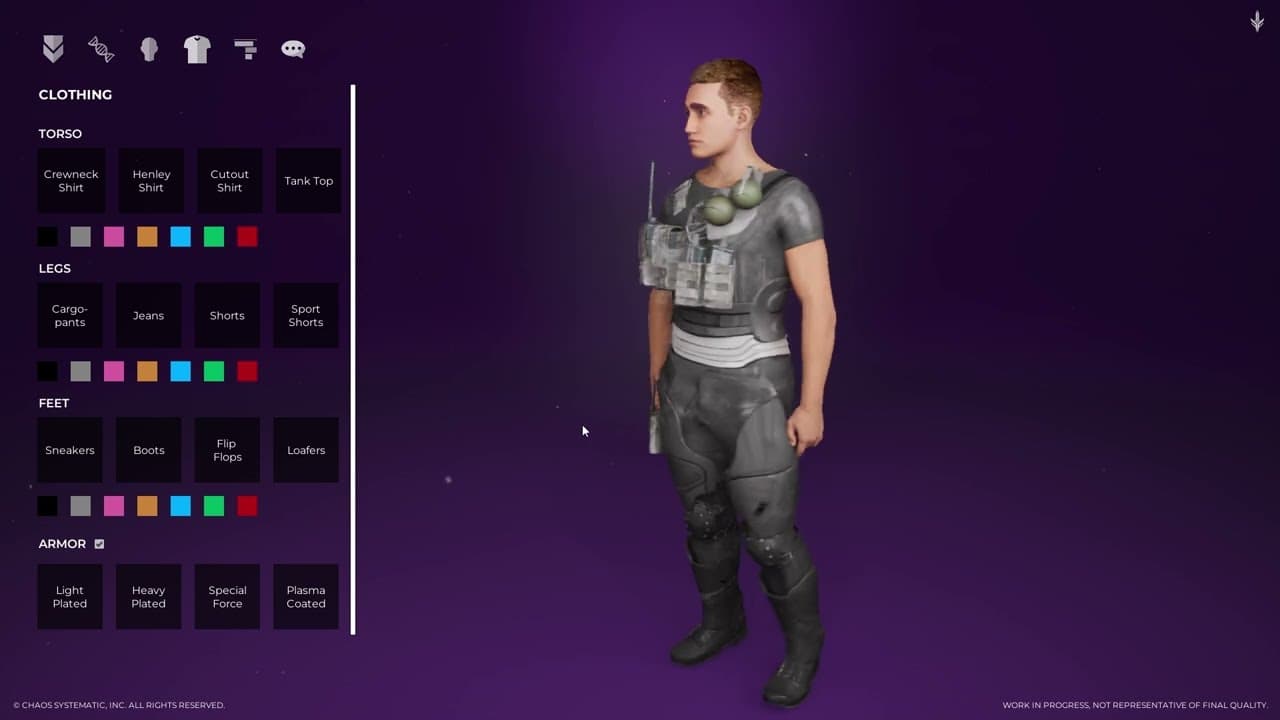1280x720 pixels.
Task: Switch to the DNA helix tab
Action: click(x=101, y=49)
